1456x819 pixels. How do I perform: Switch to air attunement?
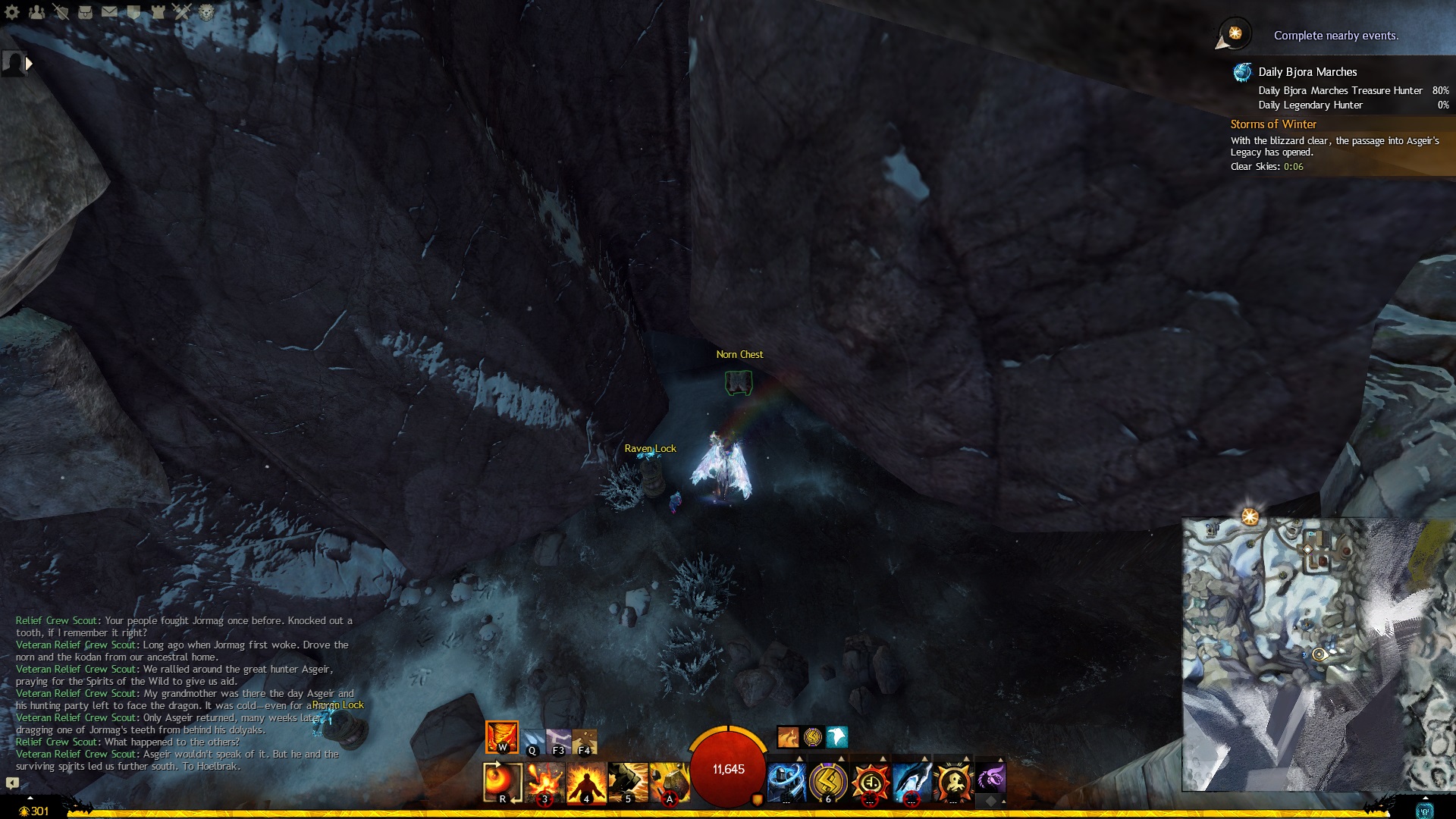tap(559, 742)
